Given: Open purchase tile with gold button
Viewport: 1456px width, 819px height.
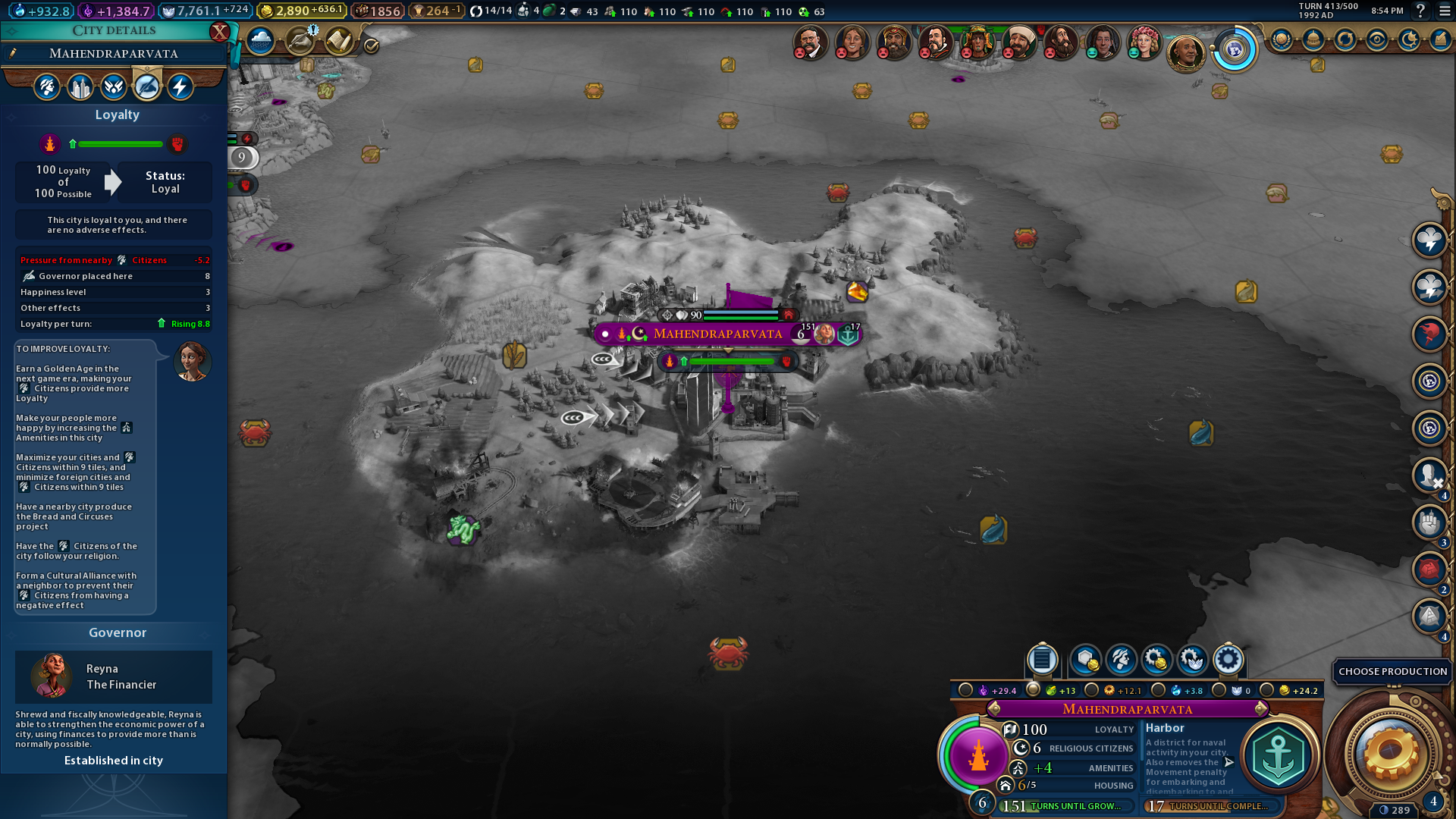Looking at the screenshot, I should [x=1086, y=660].
